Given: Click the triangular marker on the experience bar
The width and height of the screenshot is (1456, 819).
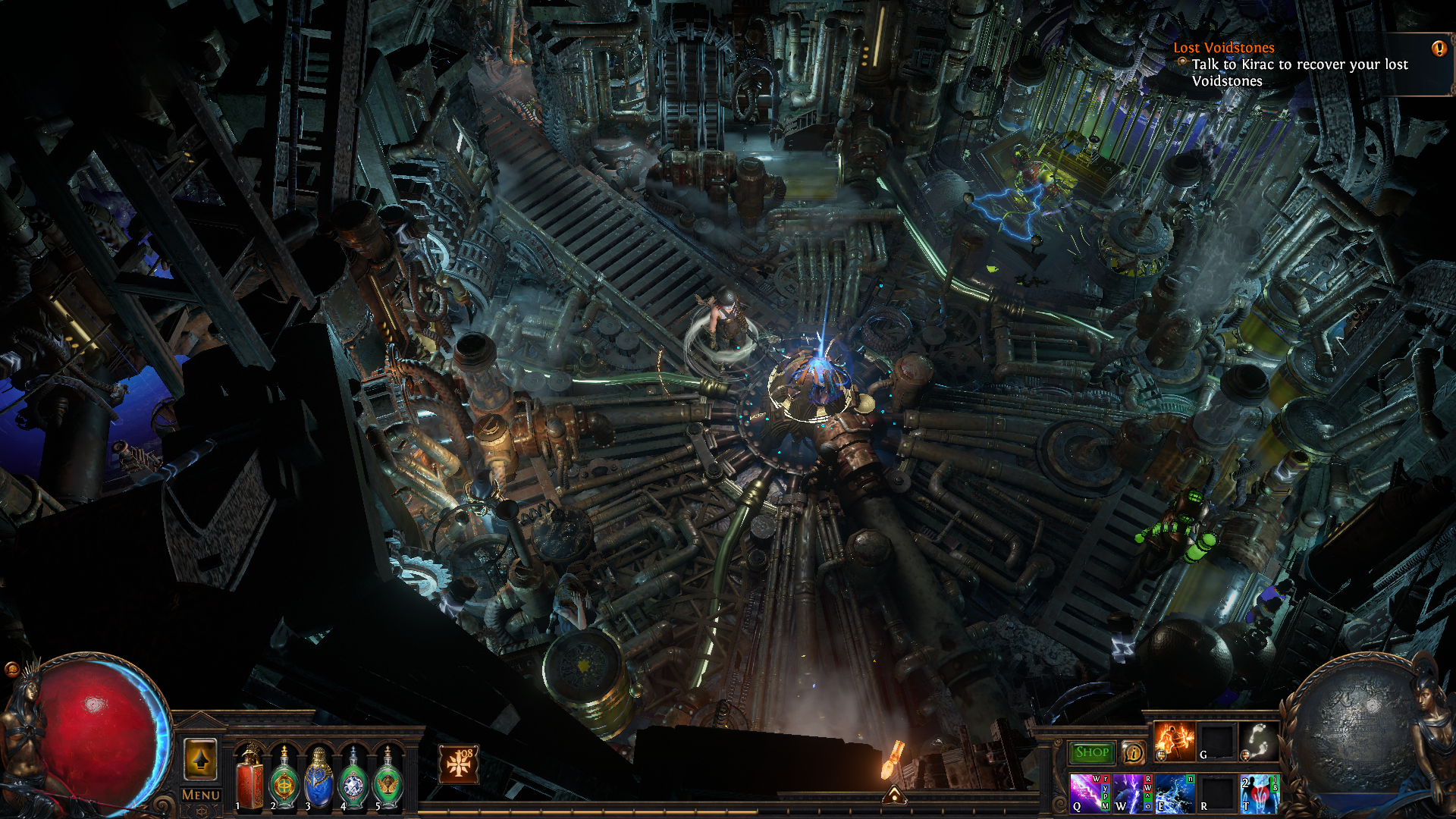Looking at the screenshot, I should pos(895,795).
